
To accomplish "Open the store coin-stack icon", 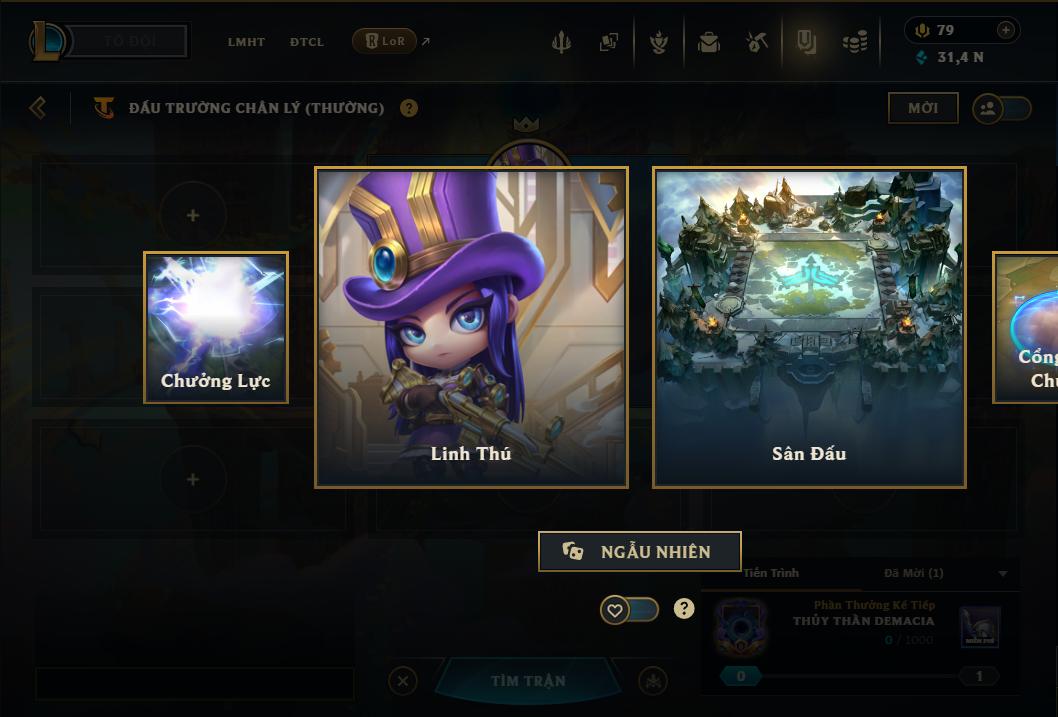I will [854, 42].
